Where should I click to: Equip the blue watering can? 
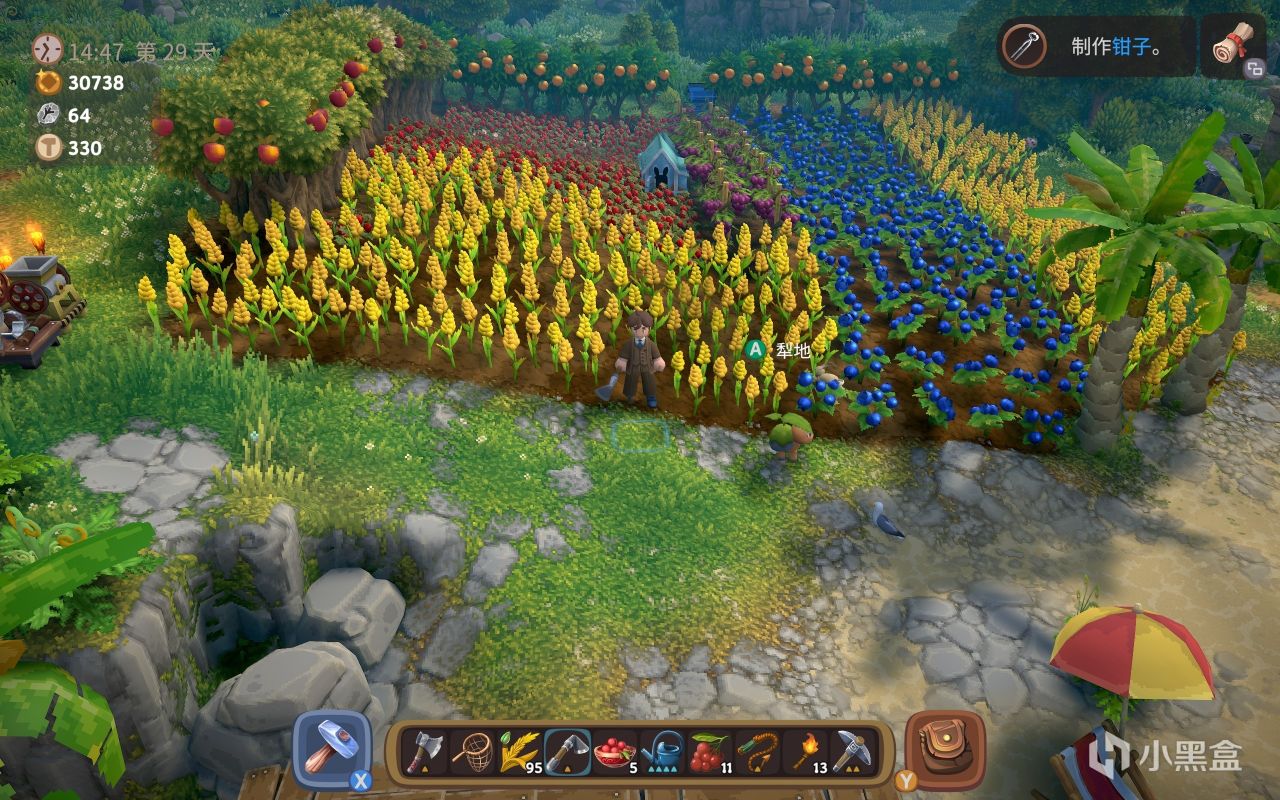(x=661, y=751)
